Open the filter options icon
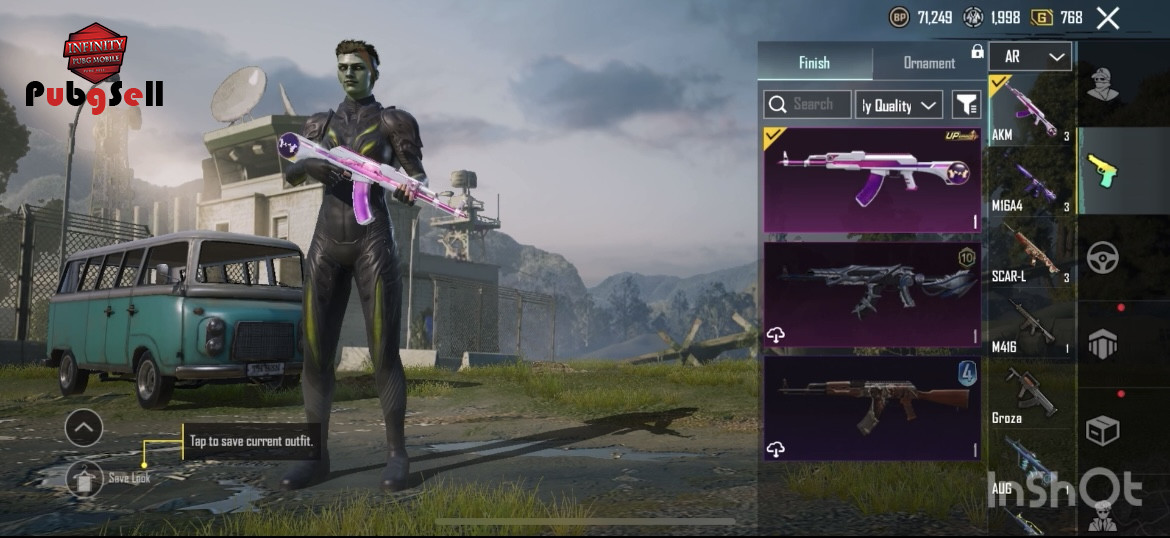The image size is (1170, 538). click(x=966, y=104)
